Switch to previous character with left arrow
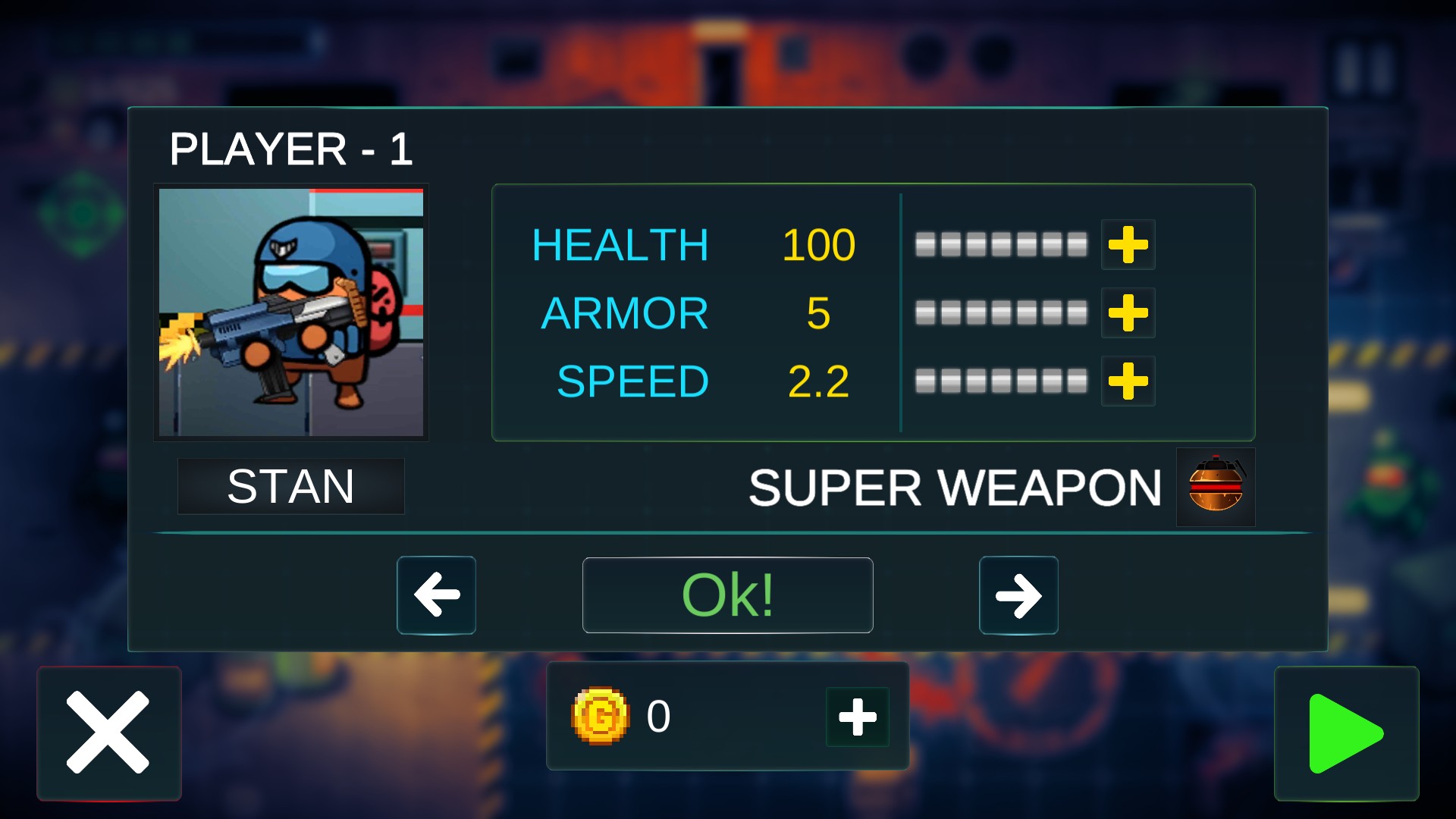Screen dimensions: 1456x819 436,595
